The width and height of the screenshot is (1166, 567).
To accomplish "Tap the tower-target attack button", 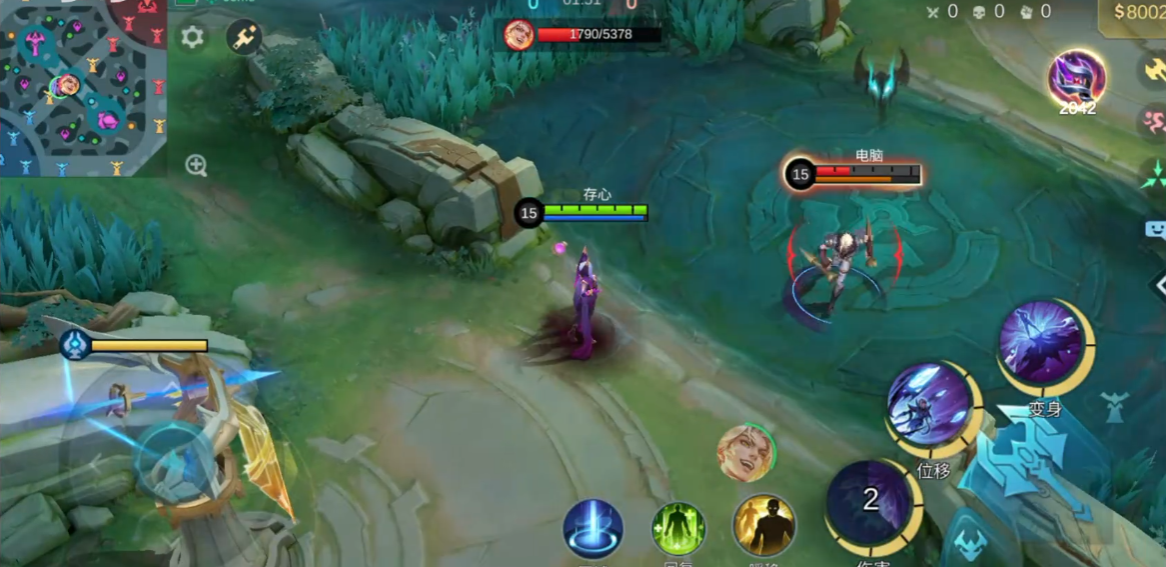I will click(1113, 406).
